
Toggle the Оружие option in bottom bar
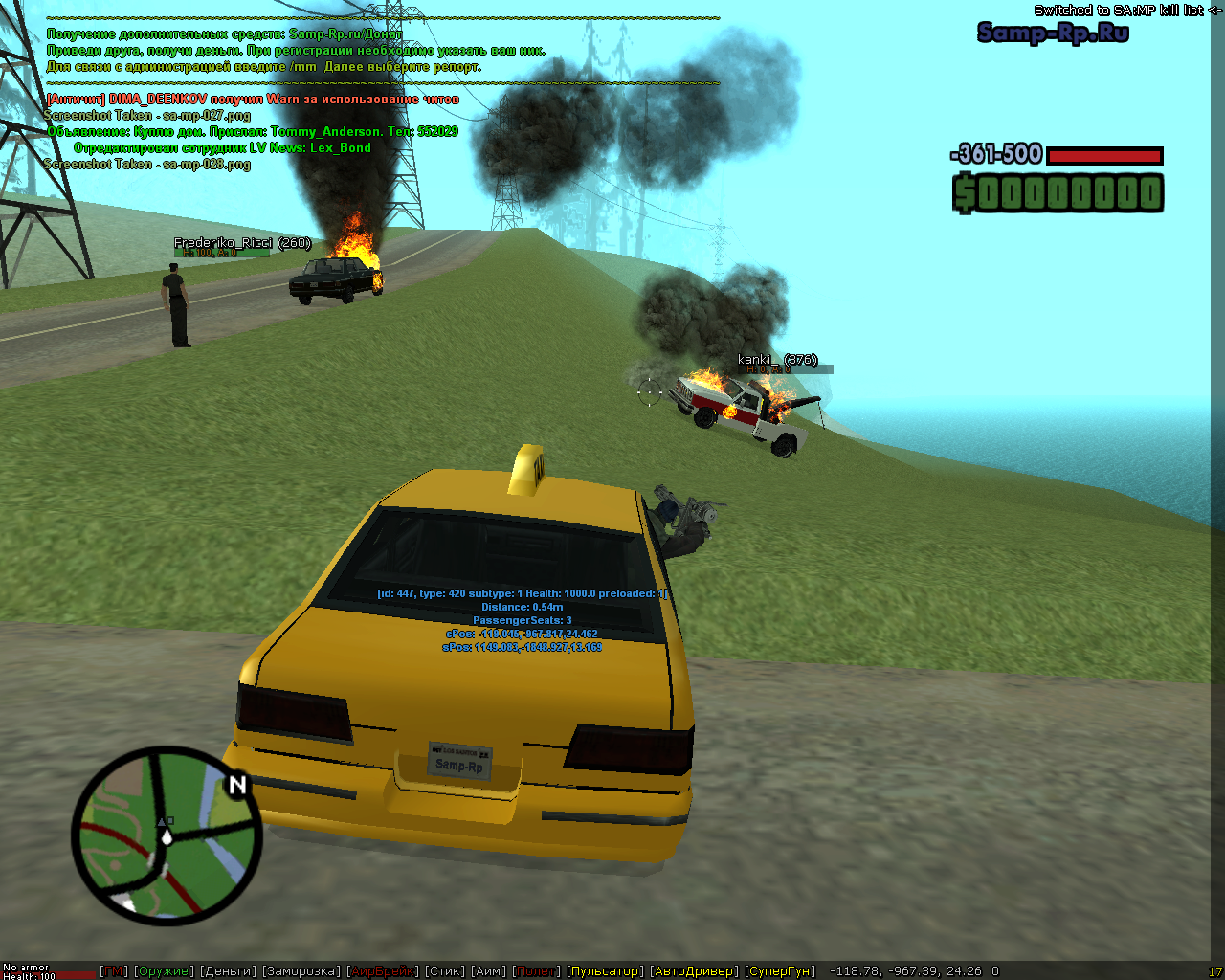click(164, 971)
